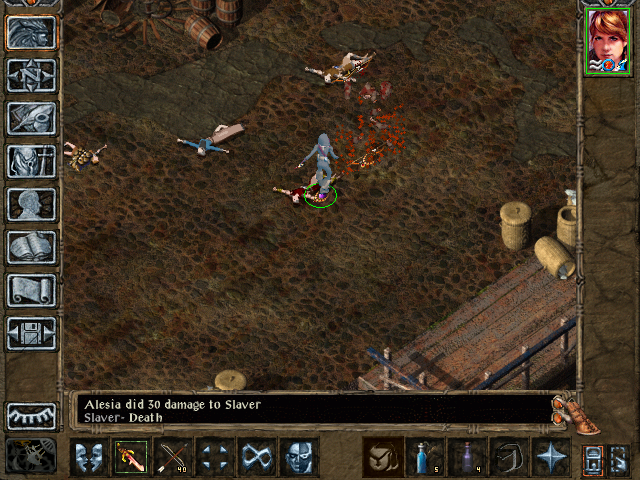Image resolution: width=640 pixels, height=480 pixels.
Task: Activate the twin masks action button
Action: (88, 457)
